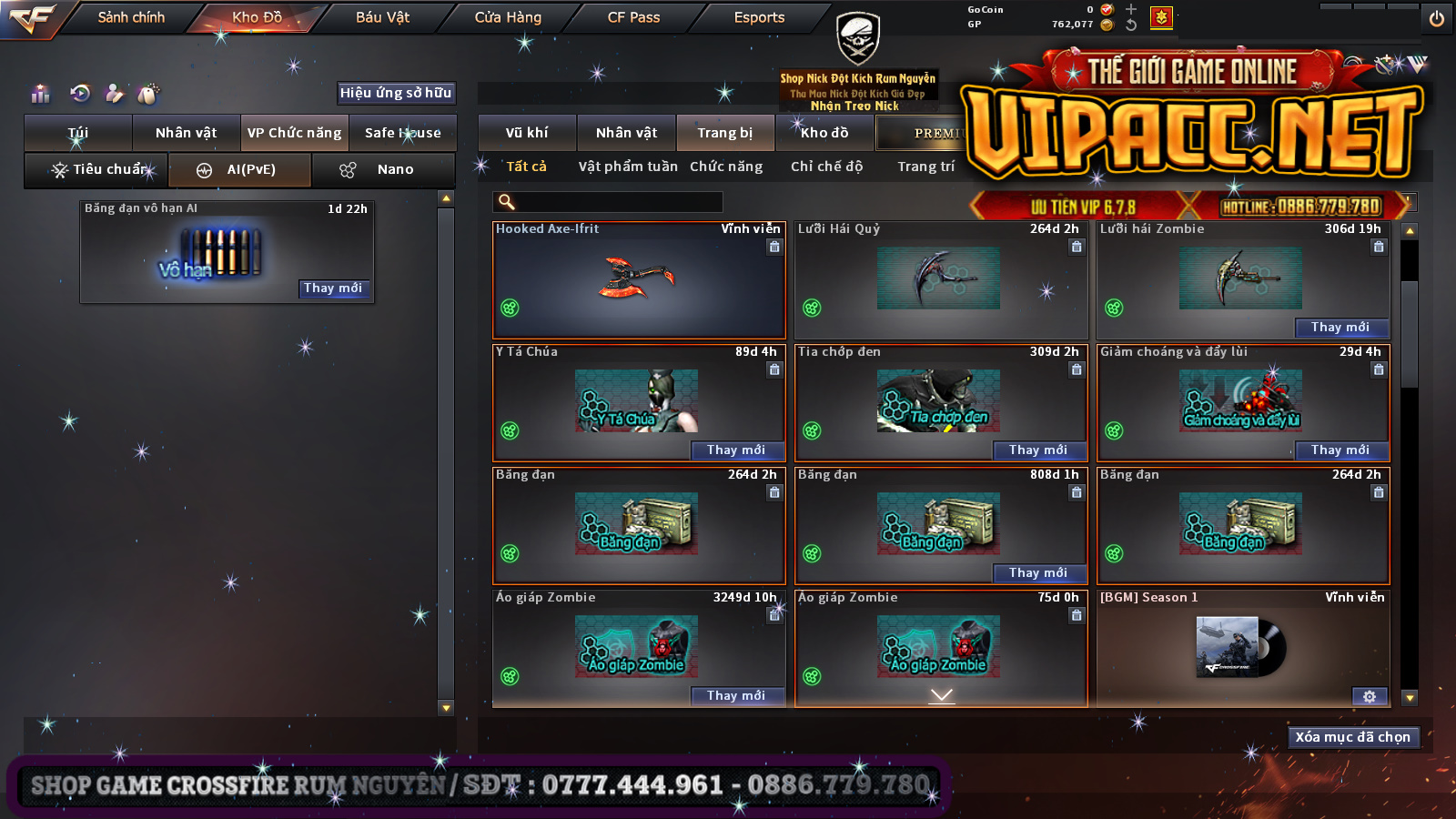Open the CF Pass menu
This screenshot has height=819, width=1456.
pyautogui.click(x=633, y=17)
